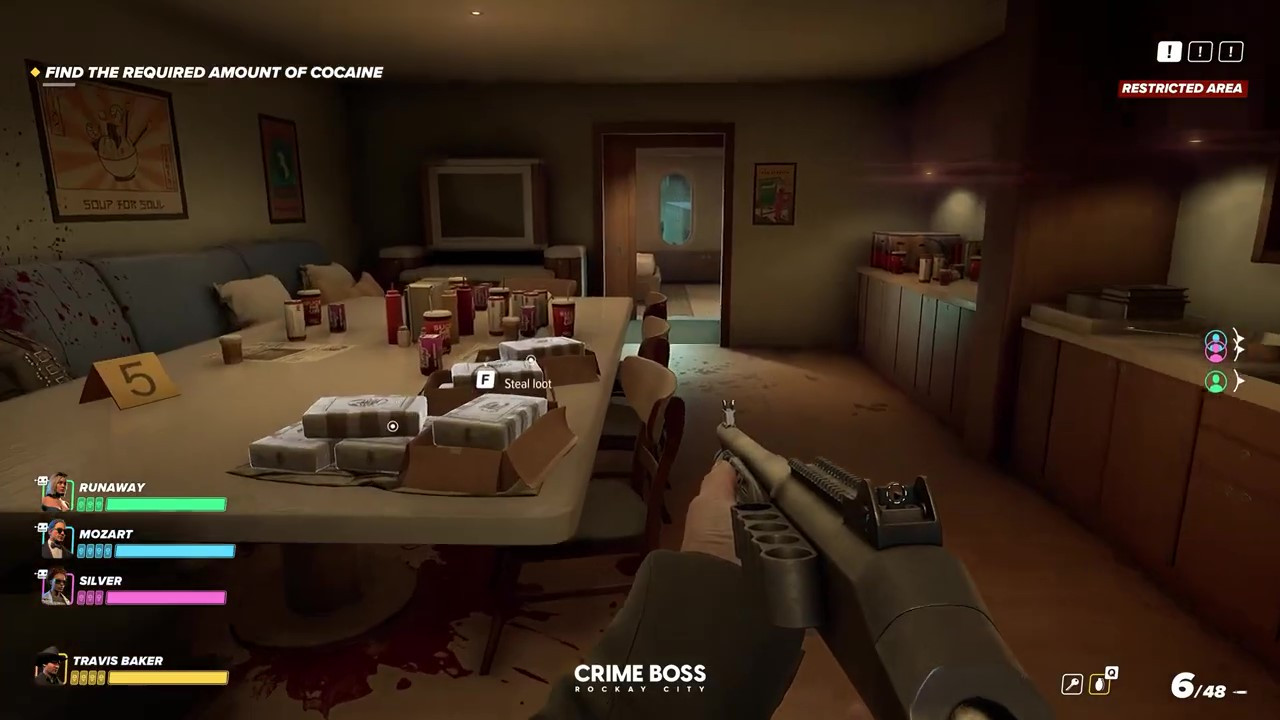Activate the grenade equipment slot
The width and height of the screenshot is (1280, 720).
[x=1102, y=682]
